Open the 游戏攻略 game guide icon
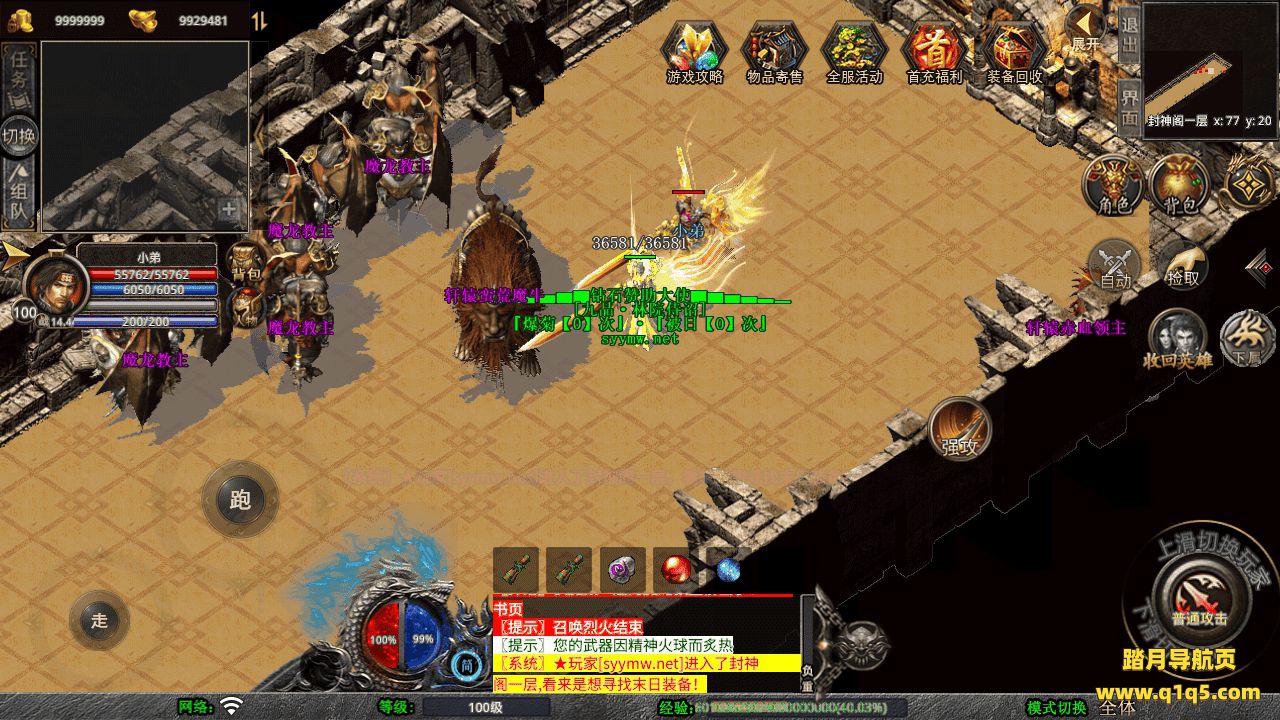 pyautogui.click(x=694, y=50)
